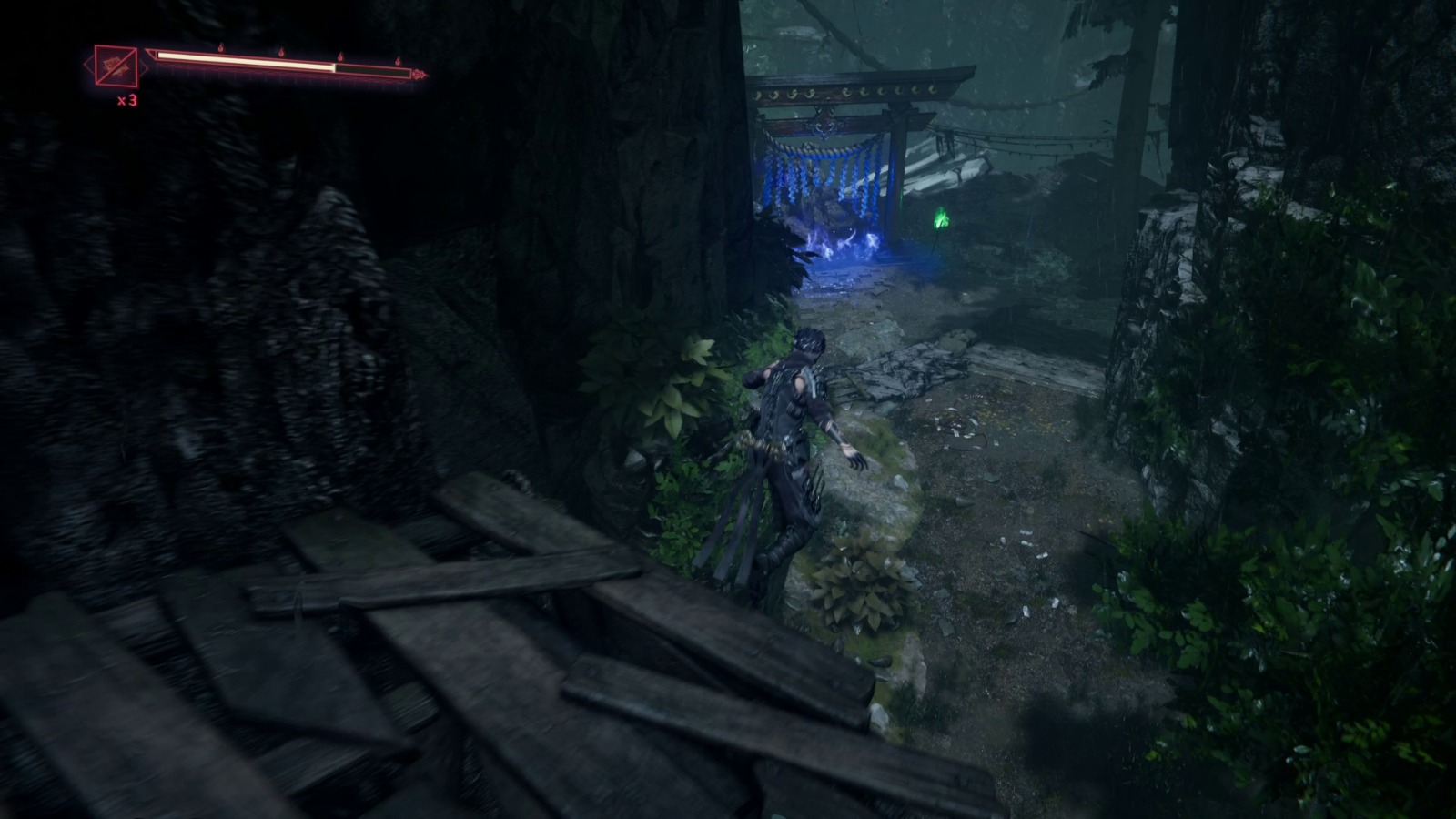
Task: Click the third flame pip marker
Action: (342, 56)
